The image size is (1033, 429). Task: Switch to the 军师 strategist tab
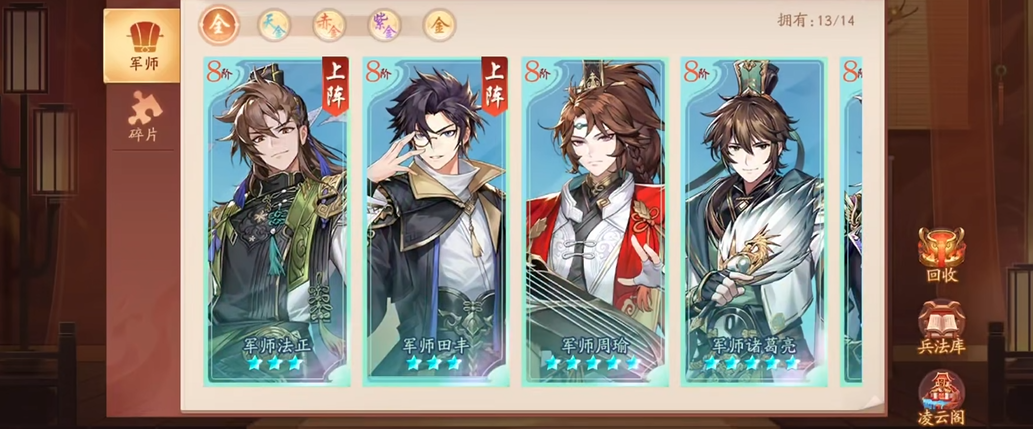[142, 46]
